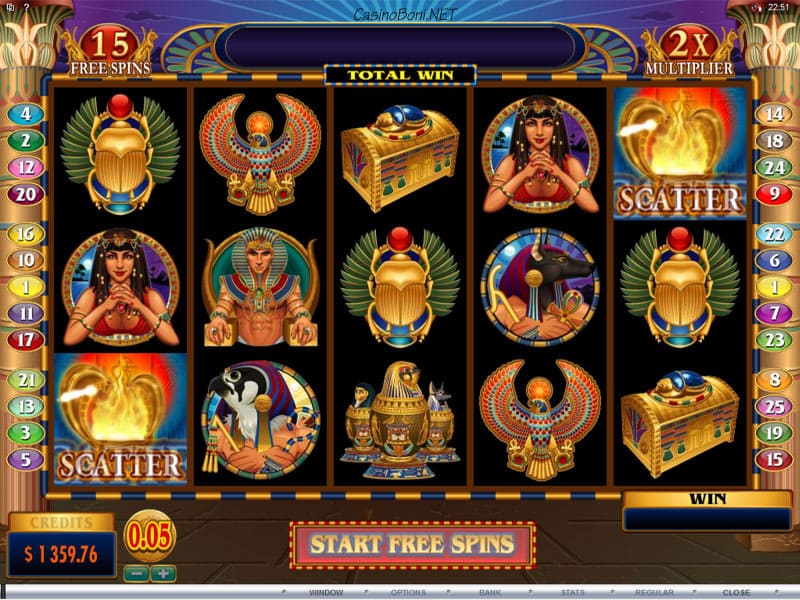Select payline 14 indicator

coord(774,115)
